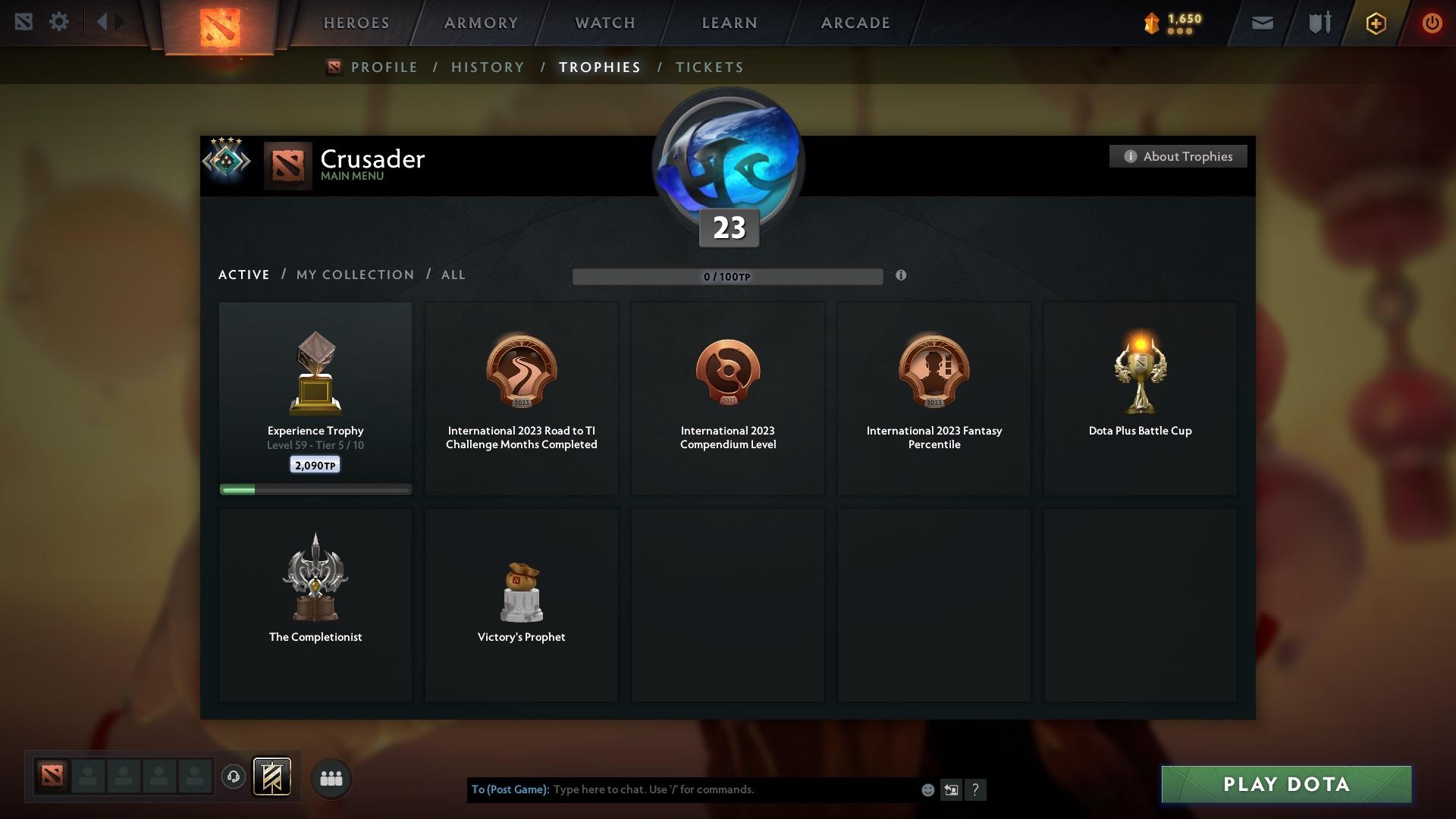Open the friends list icon near chat
The image size is (1456, 819).
[331, 777]
